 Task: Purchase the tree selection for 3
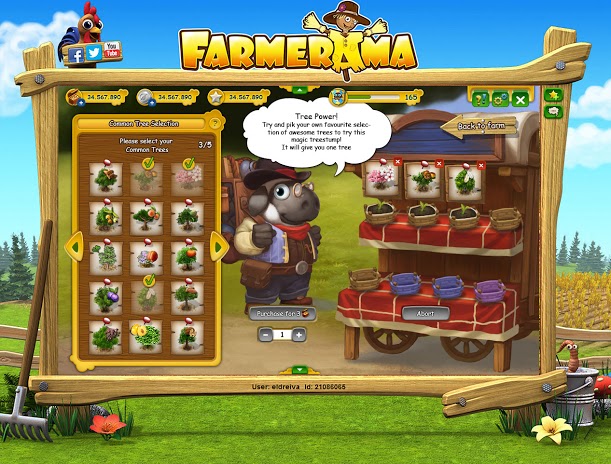click(281, 313)
